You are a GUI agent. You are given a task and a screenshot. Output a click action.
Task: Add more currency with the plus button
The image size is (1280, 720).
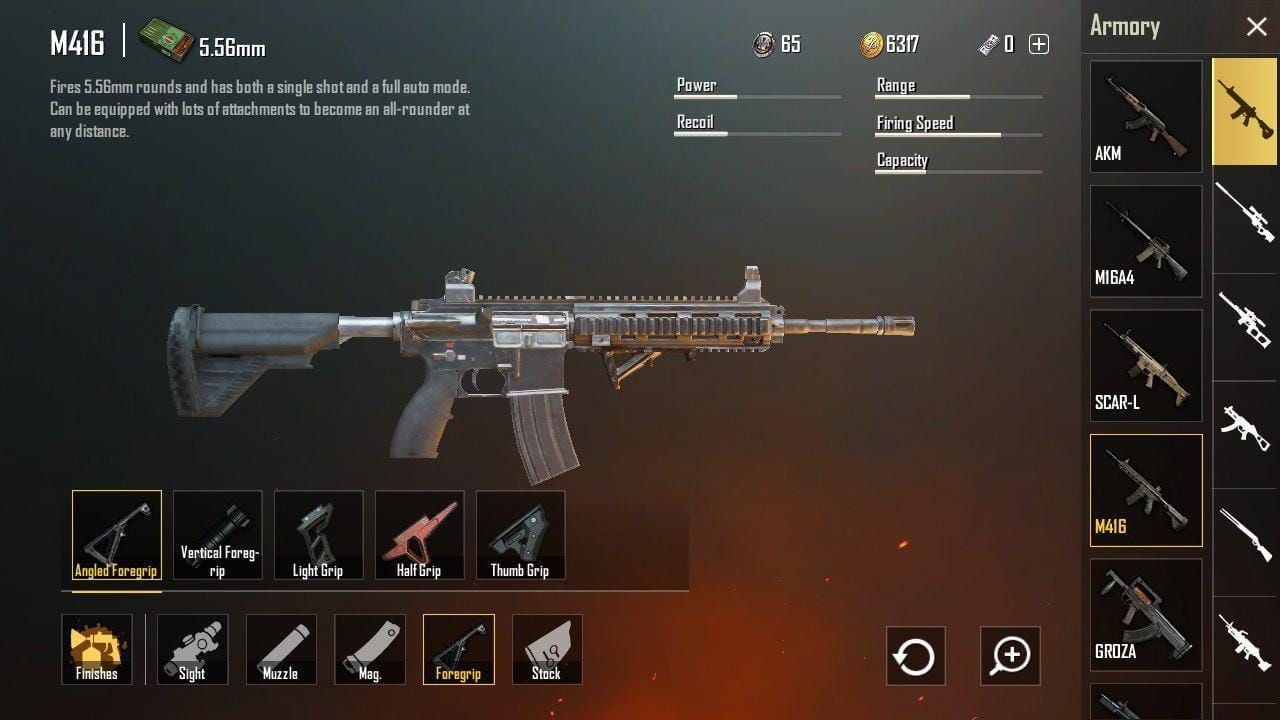[1039, 44]
